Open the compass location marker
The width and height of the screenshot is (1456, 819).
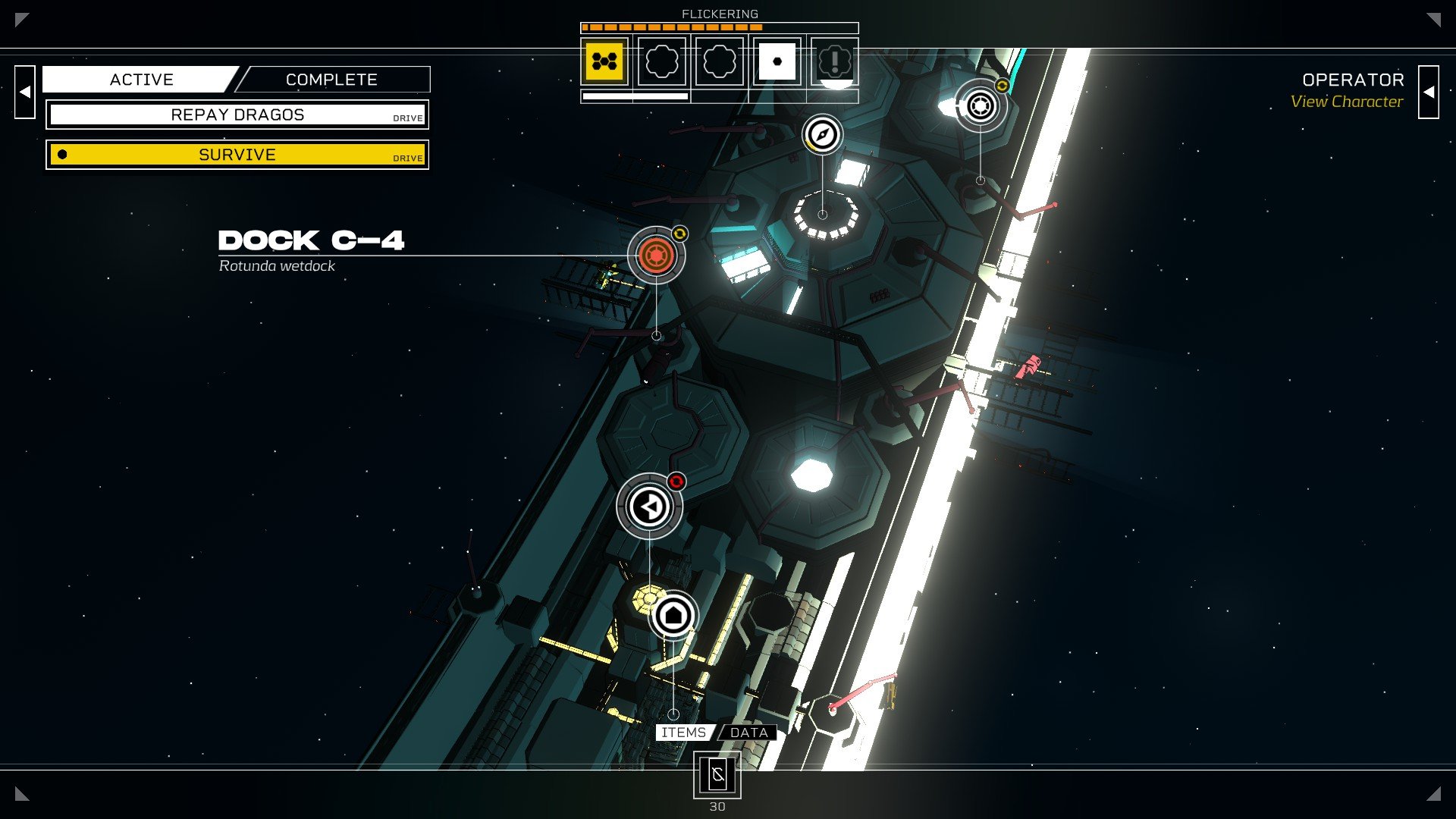tap(822, 135)
